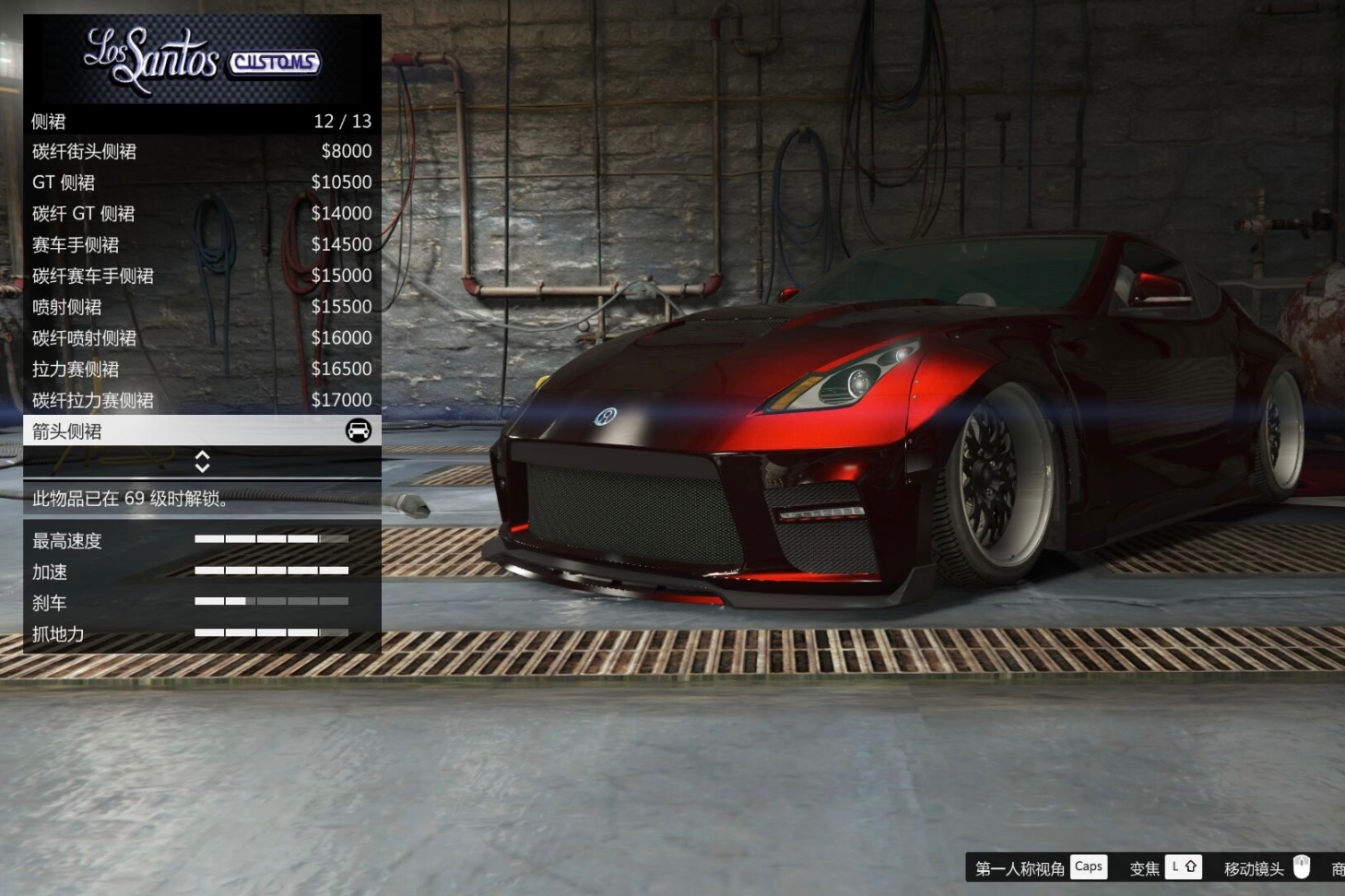Select the 碳纤拉力赛侧裙 for $17000
Image resolution: width=1345 pixels, height=896 pixels.
pyautogui.click(x=201, y=400)
